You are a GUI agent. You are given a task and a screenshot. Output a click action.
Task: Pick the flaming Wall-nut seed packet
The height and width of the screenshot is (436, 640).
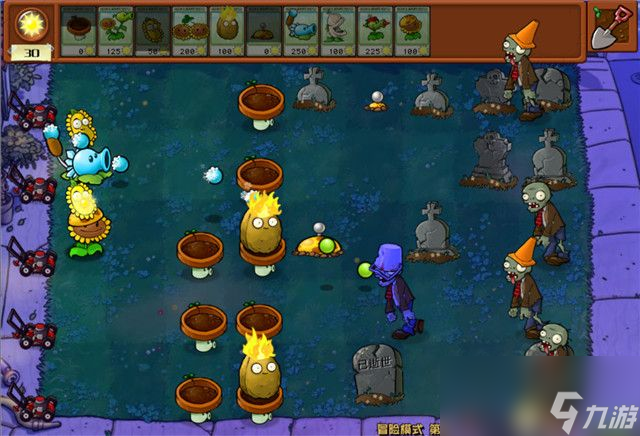pyautogui.click(x=226, y=30)
